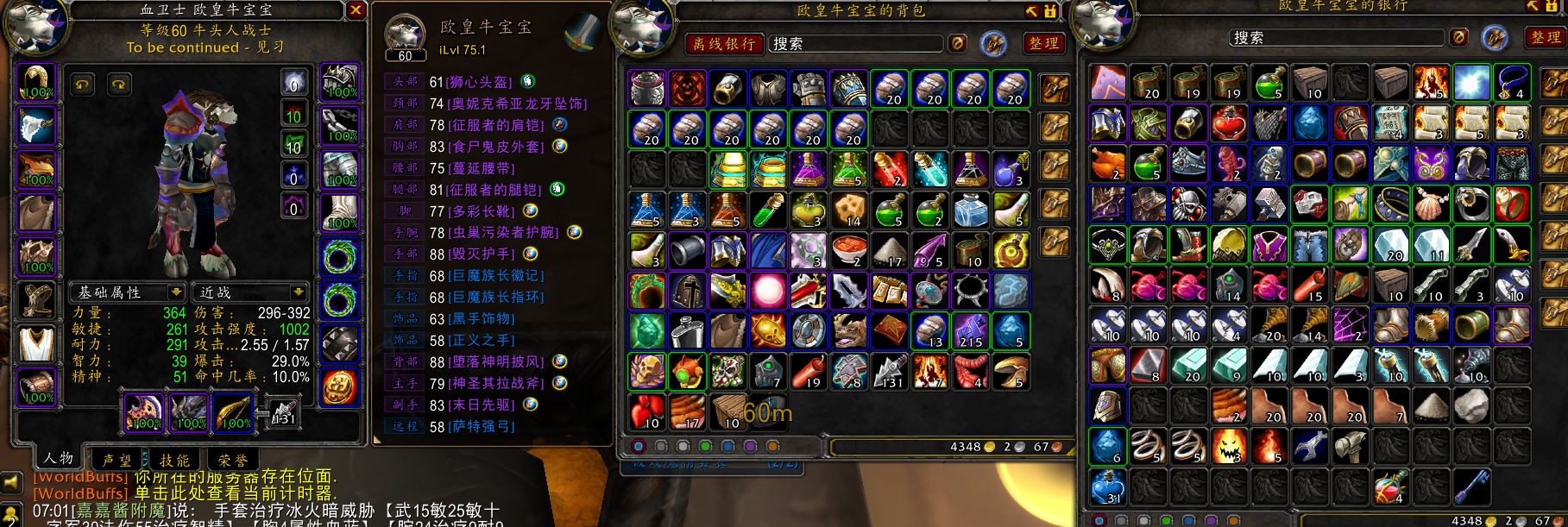Focus the bank window search box
The height and width of the screenshot is (527, 1568).
tap(1336, 38)
